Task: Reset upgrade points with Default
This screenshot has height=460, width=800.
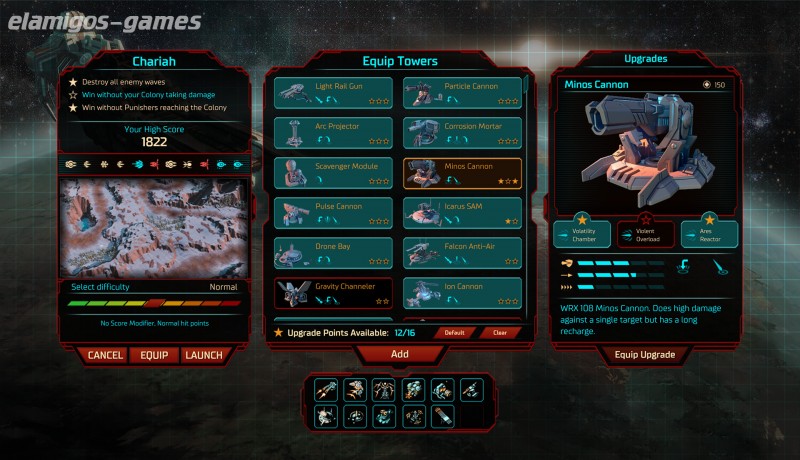Action: [454, 332]
